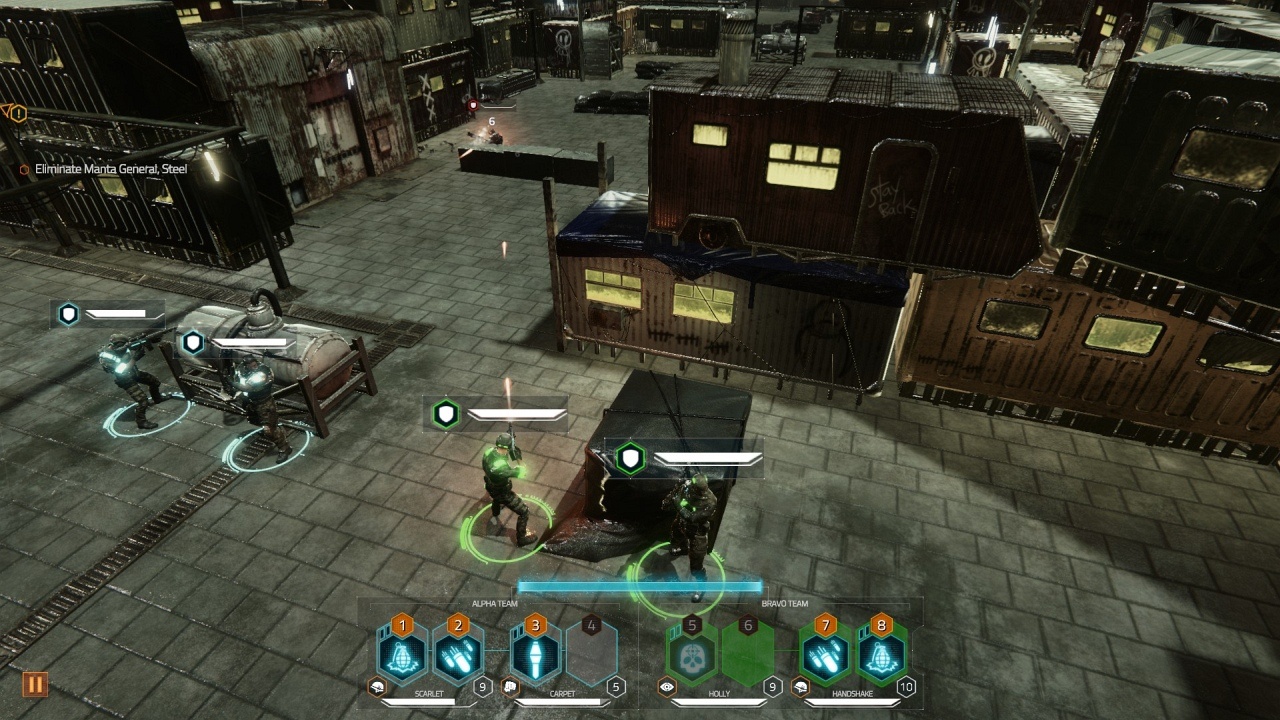
Task: Pause the game with the orange pause button
Action: click(35, 685)
